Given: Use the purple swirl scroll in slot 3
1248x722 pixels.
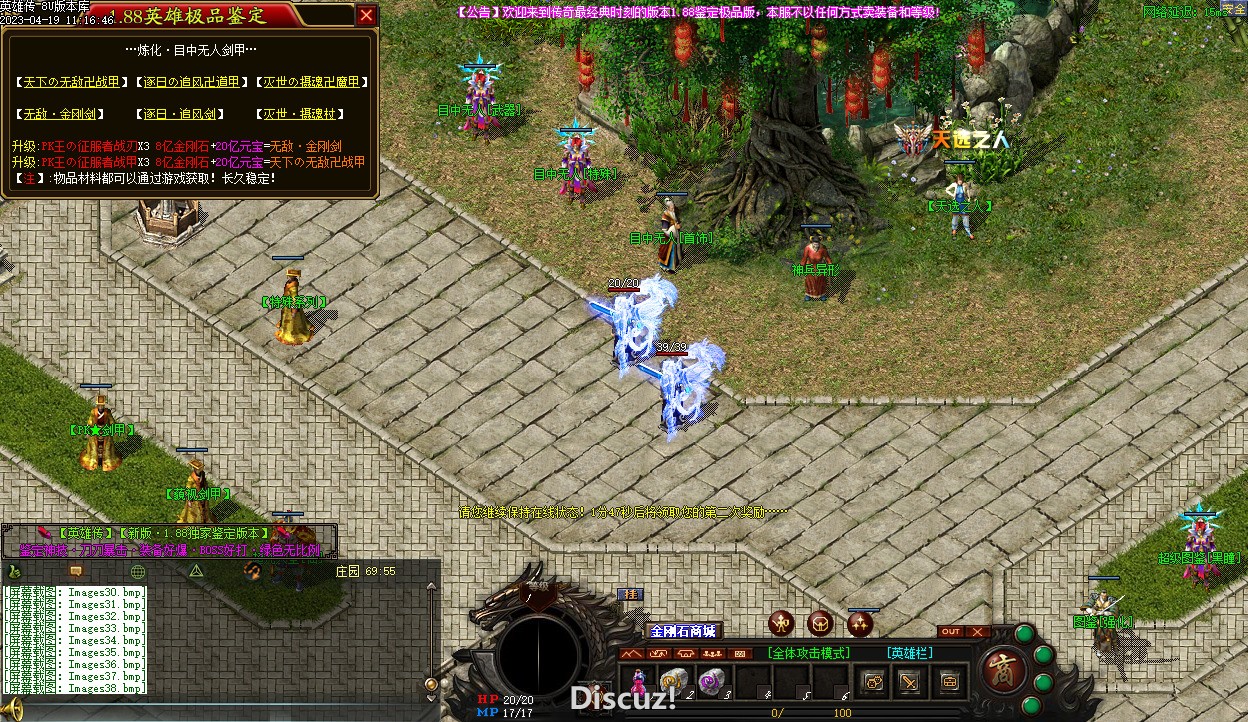Looking at the screenshot, I should [710, 681].
